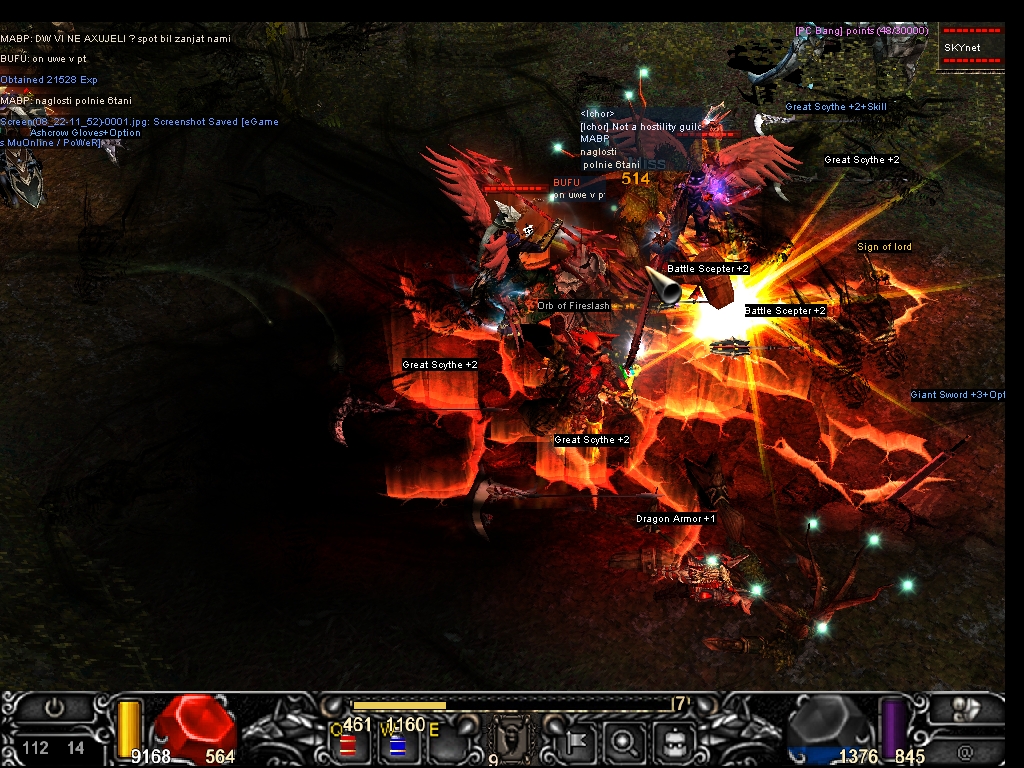Click the party members icon button
This screenshot has height=768, width=1024.
click(x=966, y=708)
